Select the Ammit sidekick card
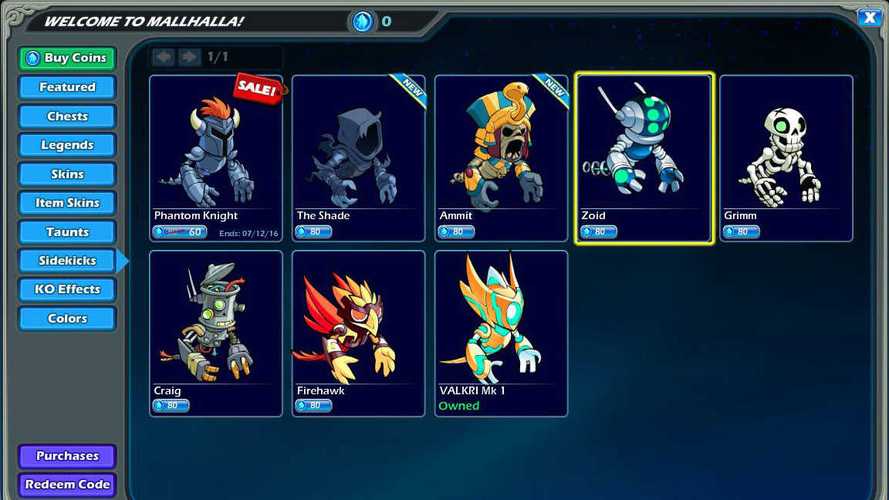889x500 pixels. click(501, 157)
